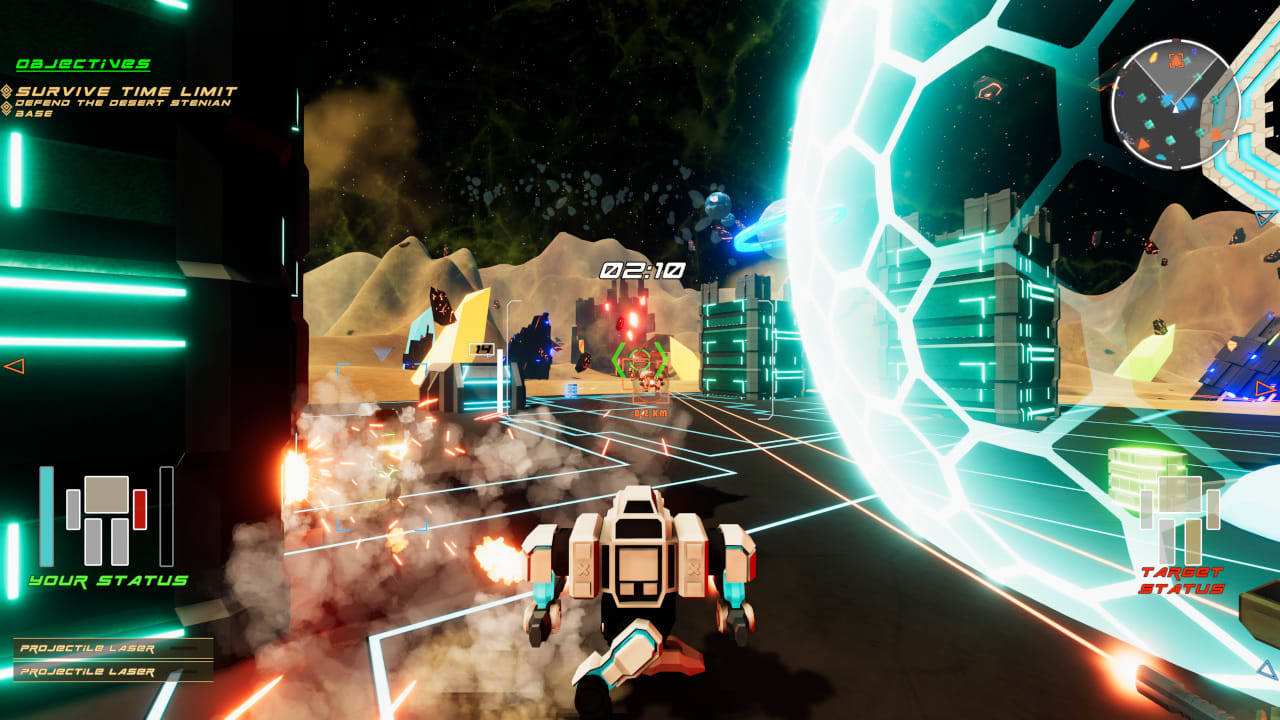Click the orange target bracket on the minimap
The image size is (1280, 720).
[1177, 60]
